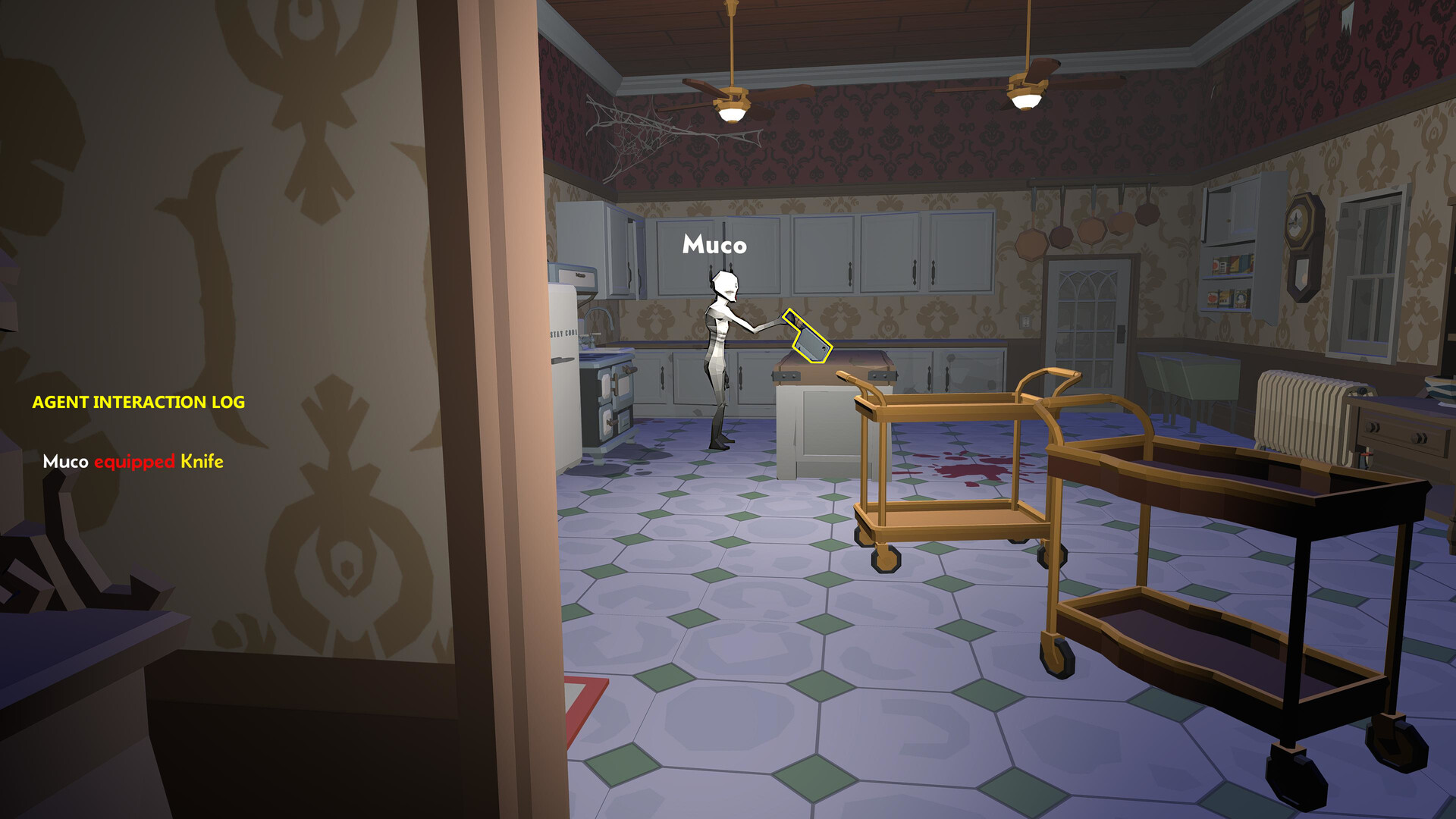Screen dimensions: 1456x819
Task: Click the AGENT INTERACTION LOG header
Action: coord(139,403)
